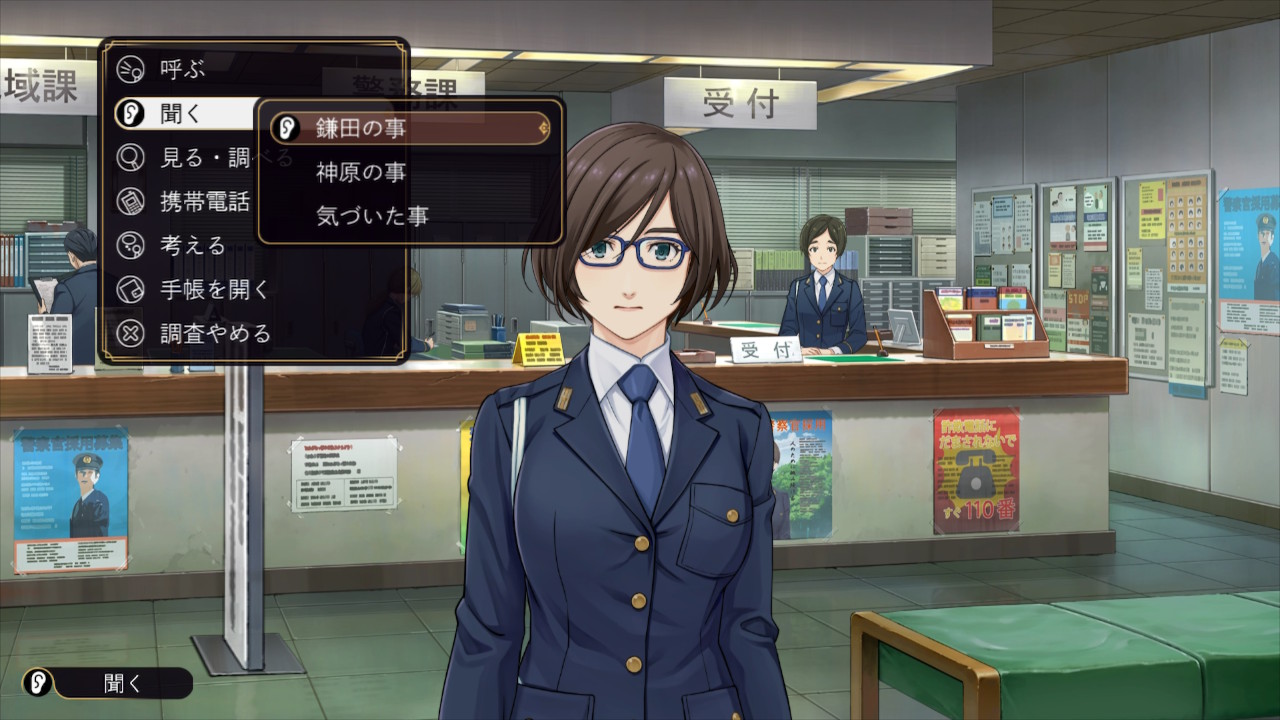Viewport: 1280px width, 720px height.
Task: Choose 調査やめる to stop investigating
Action: [x=215, y=333]
